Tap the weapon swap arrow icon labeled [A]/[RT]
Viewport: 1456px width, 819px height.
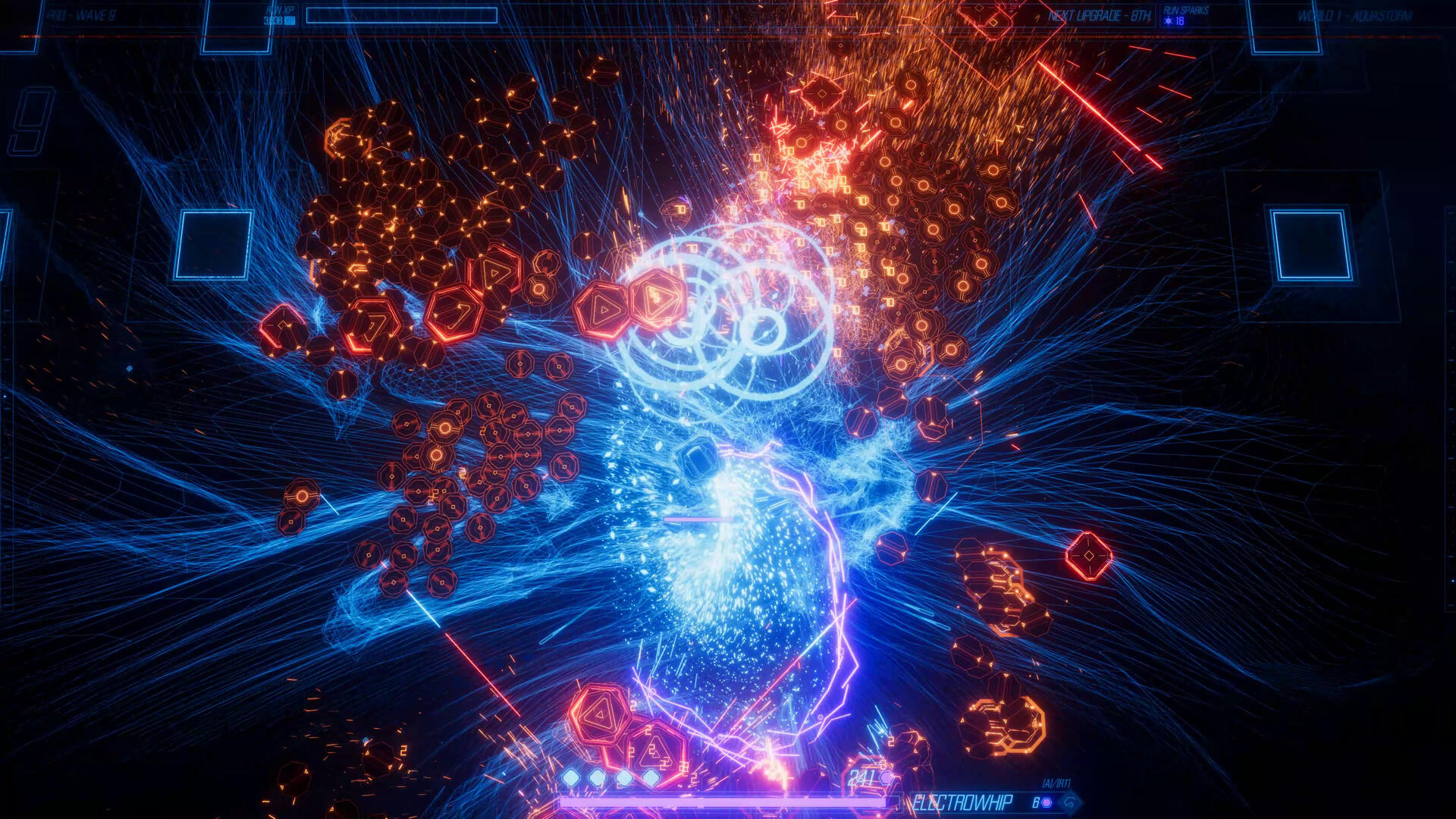point(1071,802)
